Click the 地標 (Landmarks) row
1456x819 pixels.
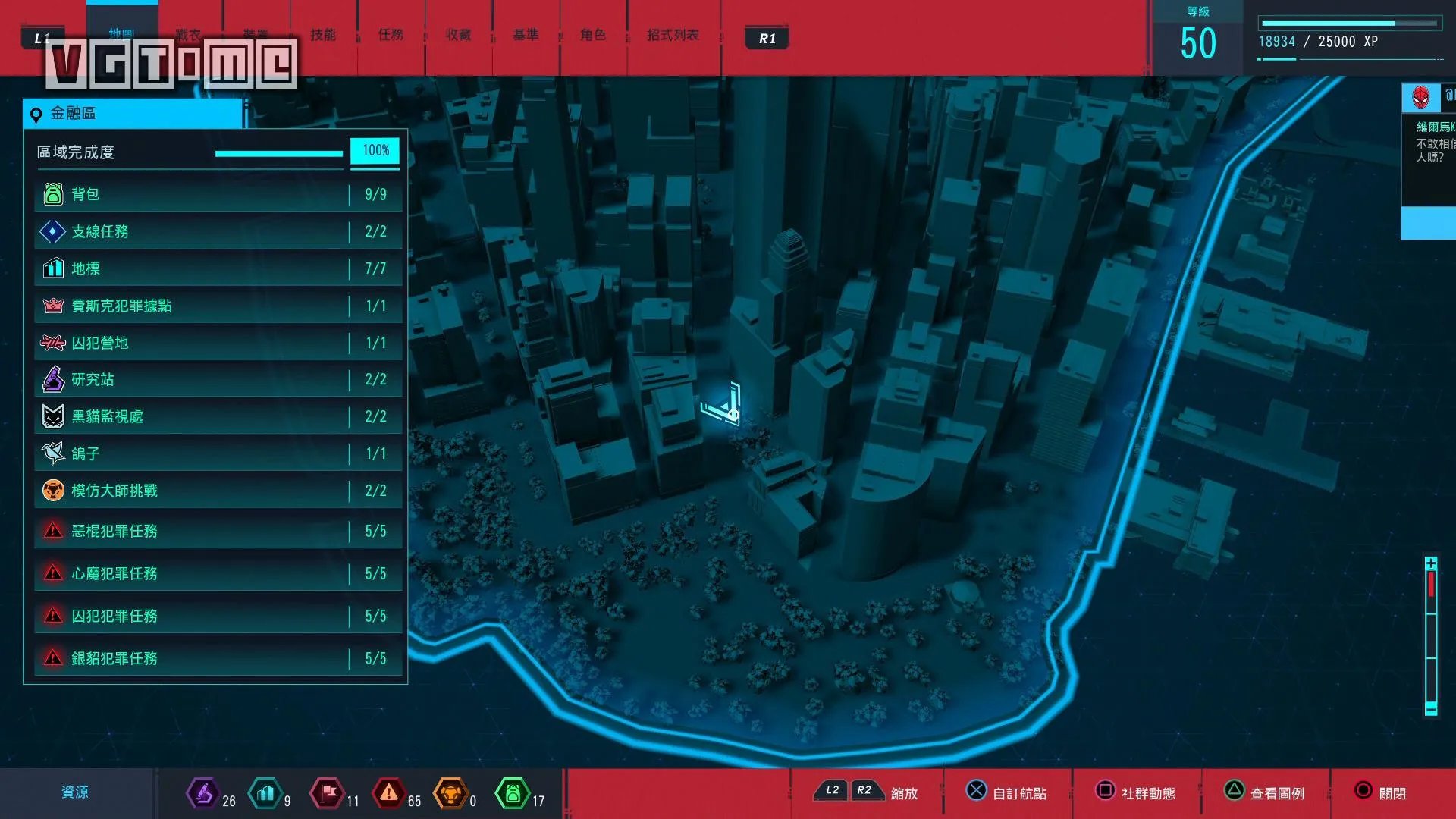pos(217,268)
